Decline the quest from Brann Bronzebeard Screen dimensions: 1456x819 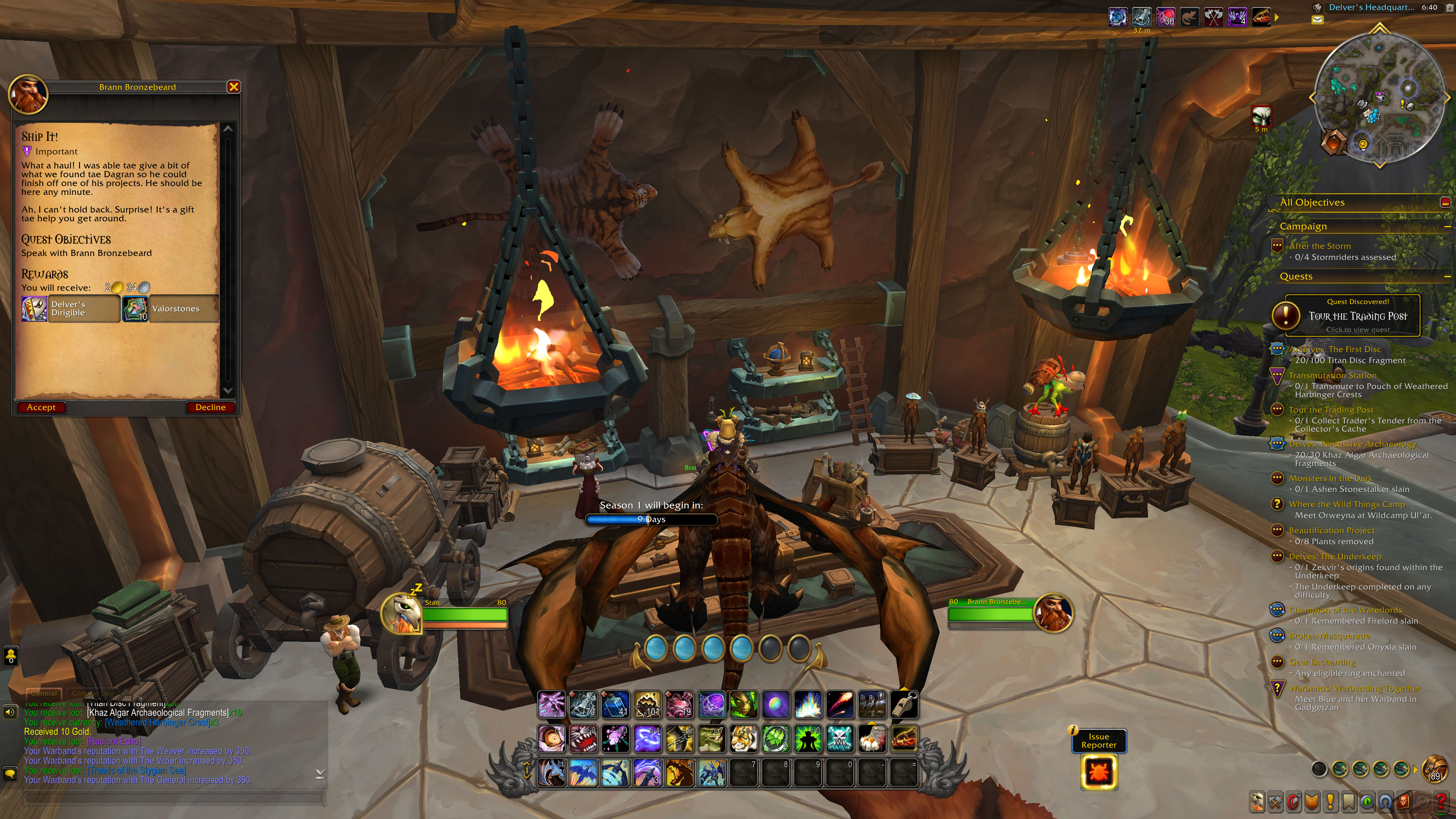[x=210, y=408]
